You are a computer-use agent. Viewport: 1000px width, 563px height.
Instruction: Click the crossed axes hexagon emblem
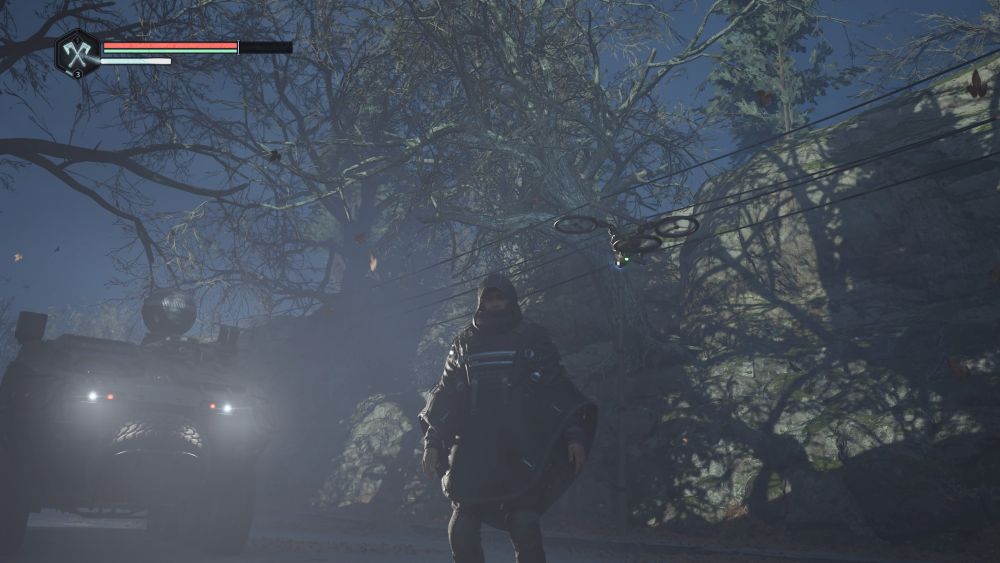click(x=77, y=52)
